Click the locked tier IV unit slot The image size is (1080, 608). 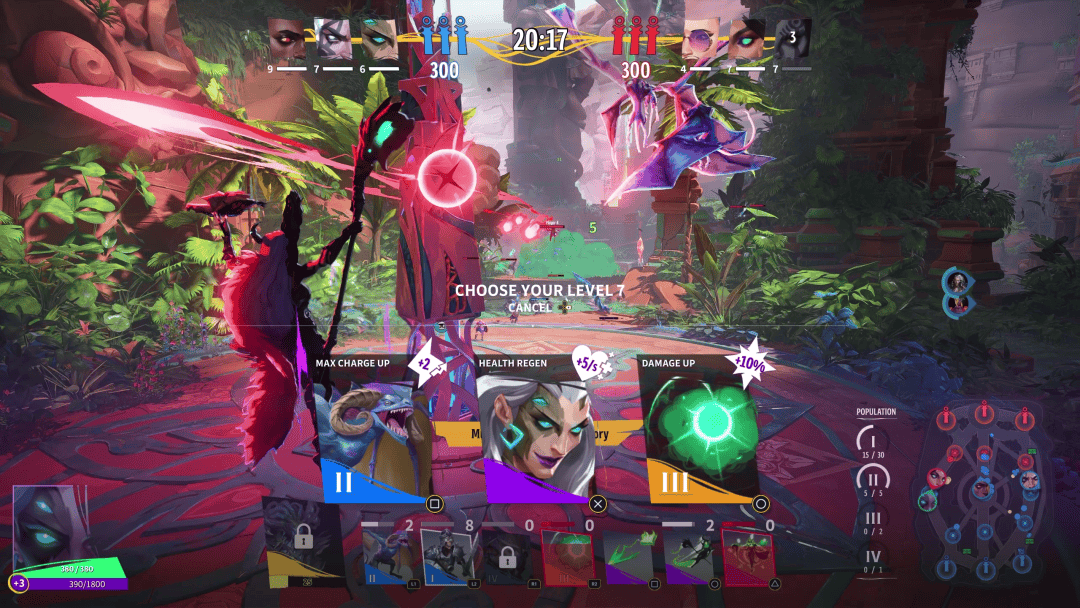pyautogui.click(x=507, y=556)
